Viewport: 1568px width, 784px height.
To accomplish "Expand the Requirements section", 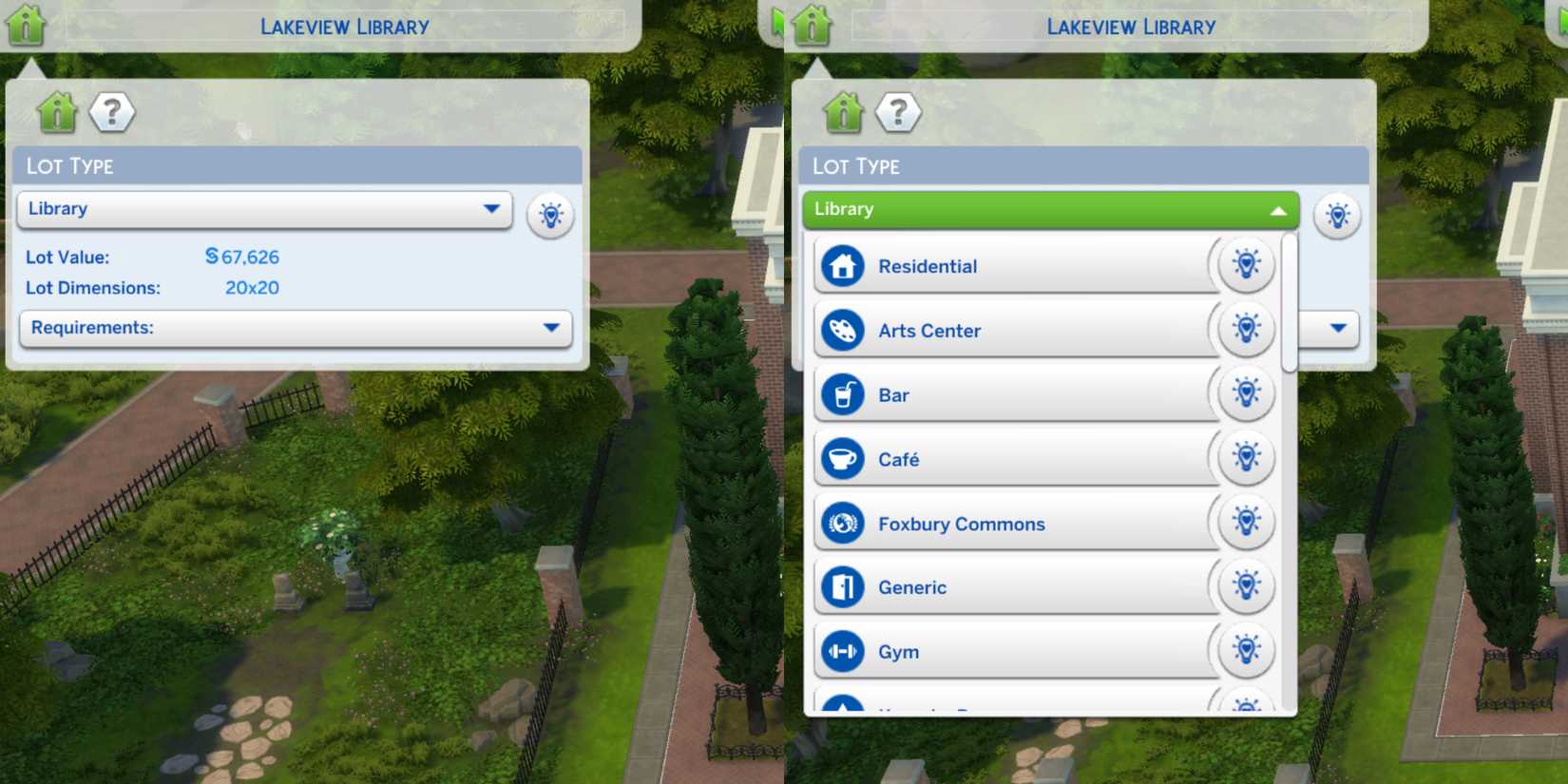I will click(x=295, y=328).
